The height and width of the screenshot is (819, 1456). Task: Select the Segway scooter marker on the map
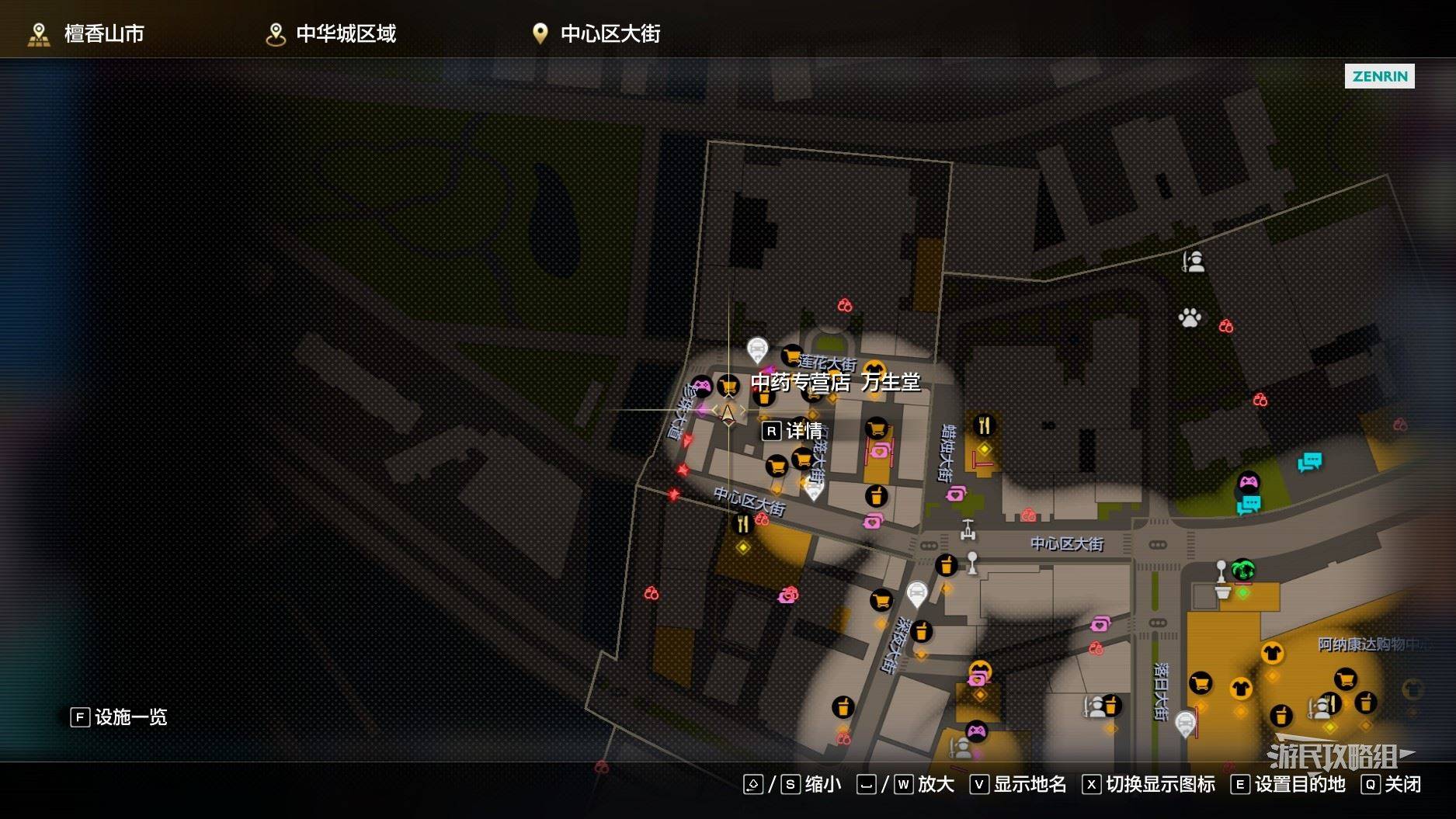coord(968,529)
